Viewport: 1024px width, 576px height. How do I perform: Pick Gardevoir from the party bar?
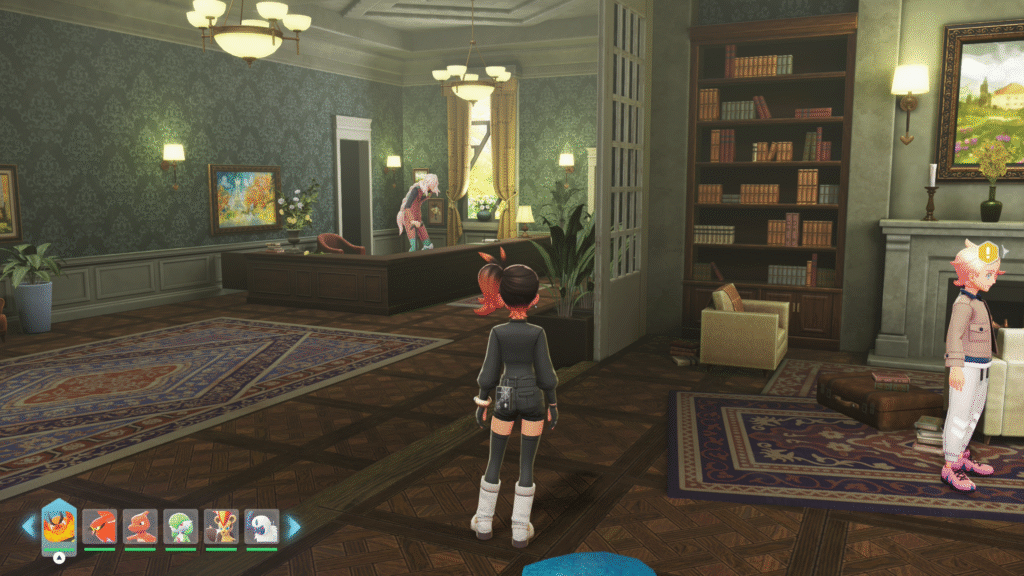[181, 526]
